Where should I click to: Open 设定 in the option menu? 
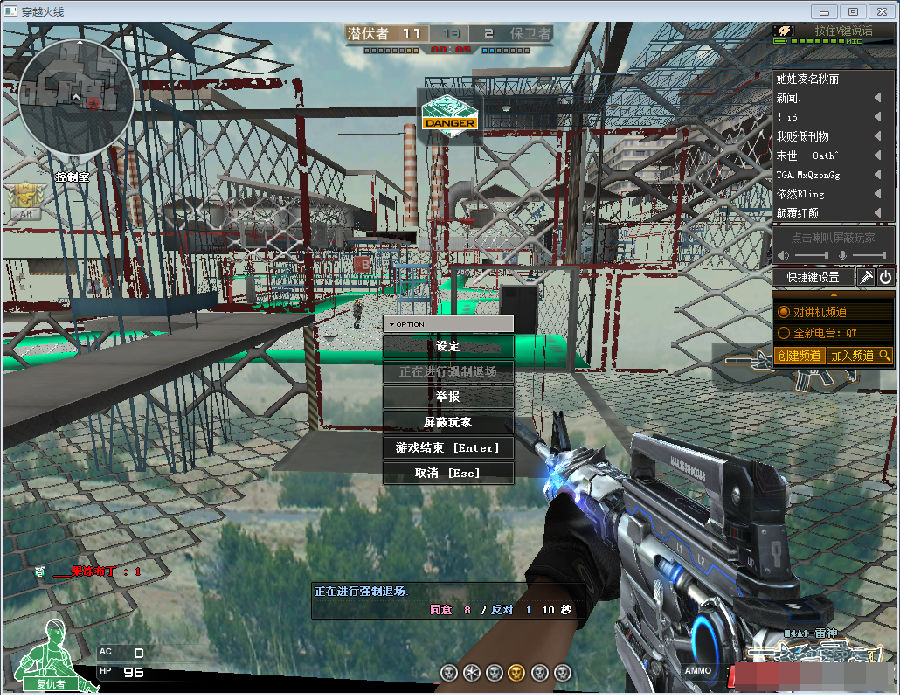(448, 346)
